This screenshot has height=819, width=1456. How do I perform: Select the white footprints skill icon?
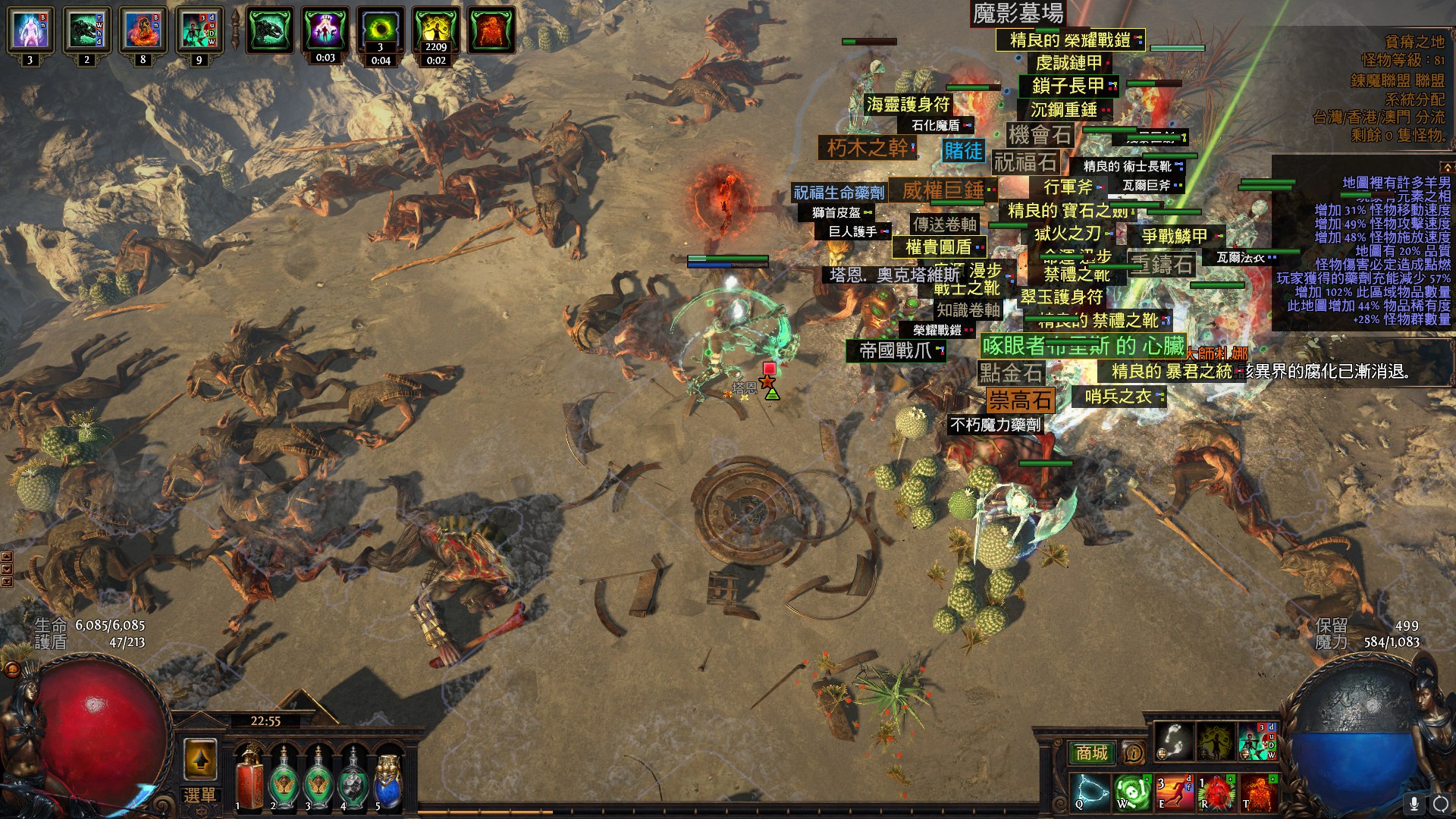(1173, 742)
